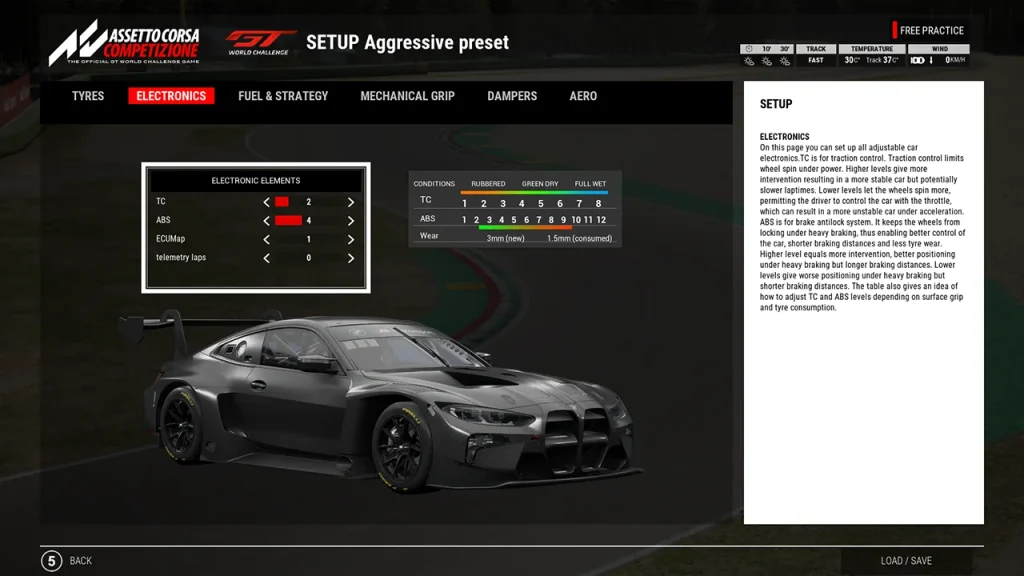1024x576 pixels.
Task: Select the Electronics tab
Action: coord(171,96)
